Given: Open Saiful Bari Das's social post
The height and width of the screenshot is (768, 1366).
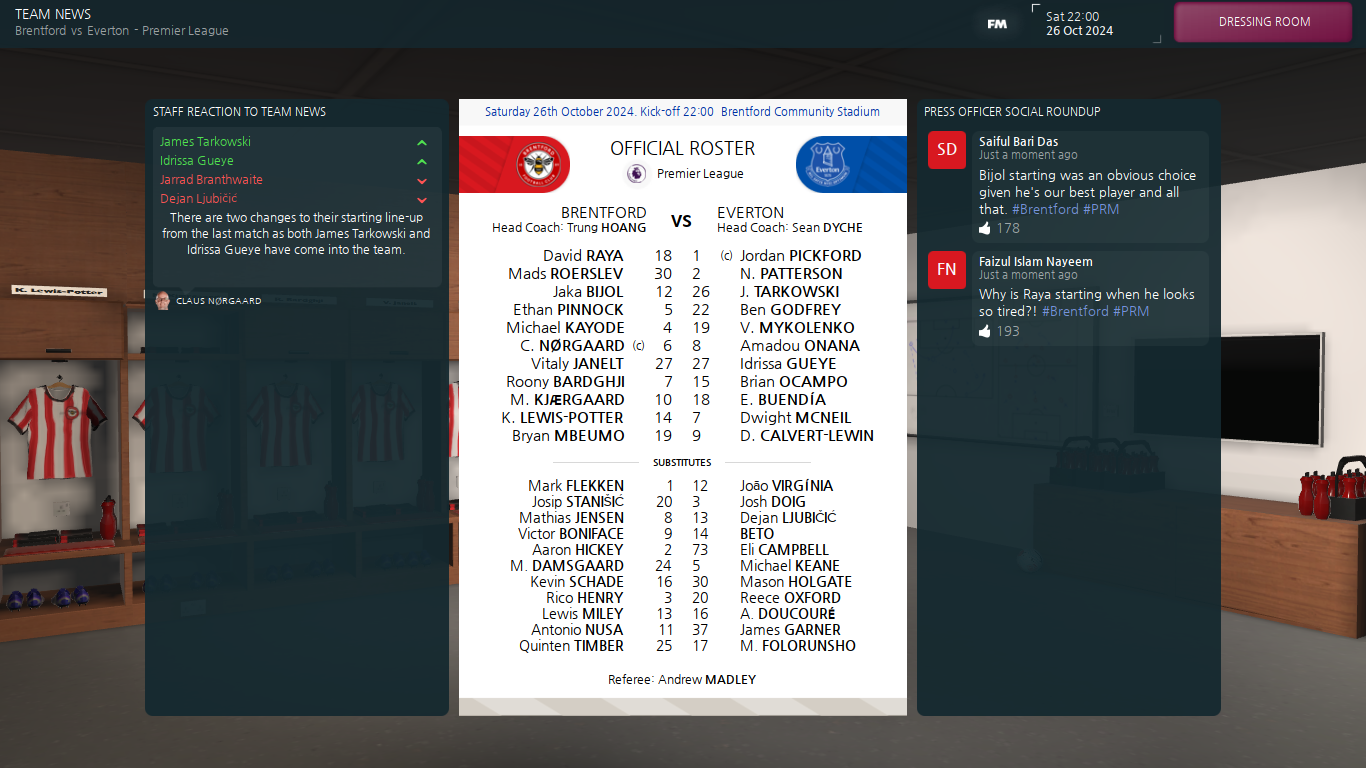Looking at the screenshot, I should (x=1088, y=185).
